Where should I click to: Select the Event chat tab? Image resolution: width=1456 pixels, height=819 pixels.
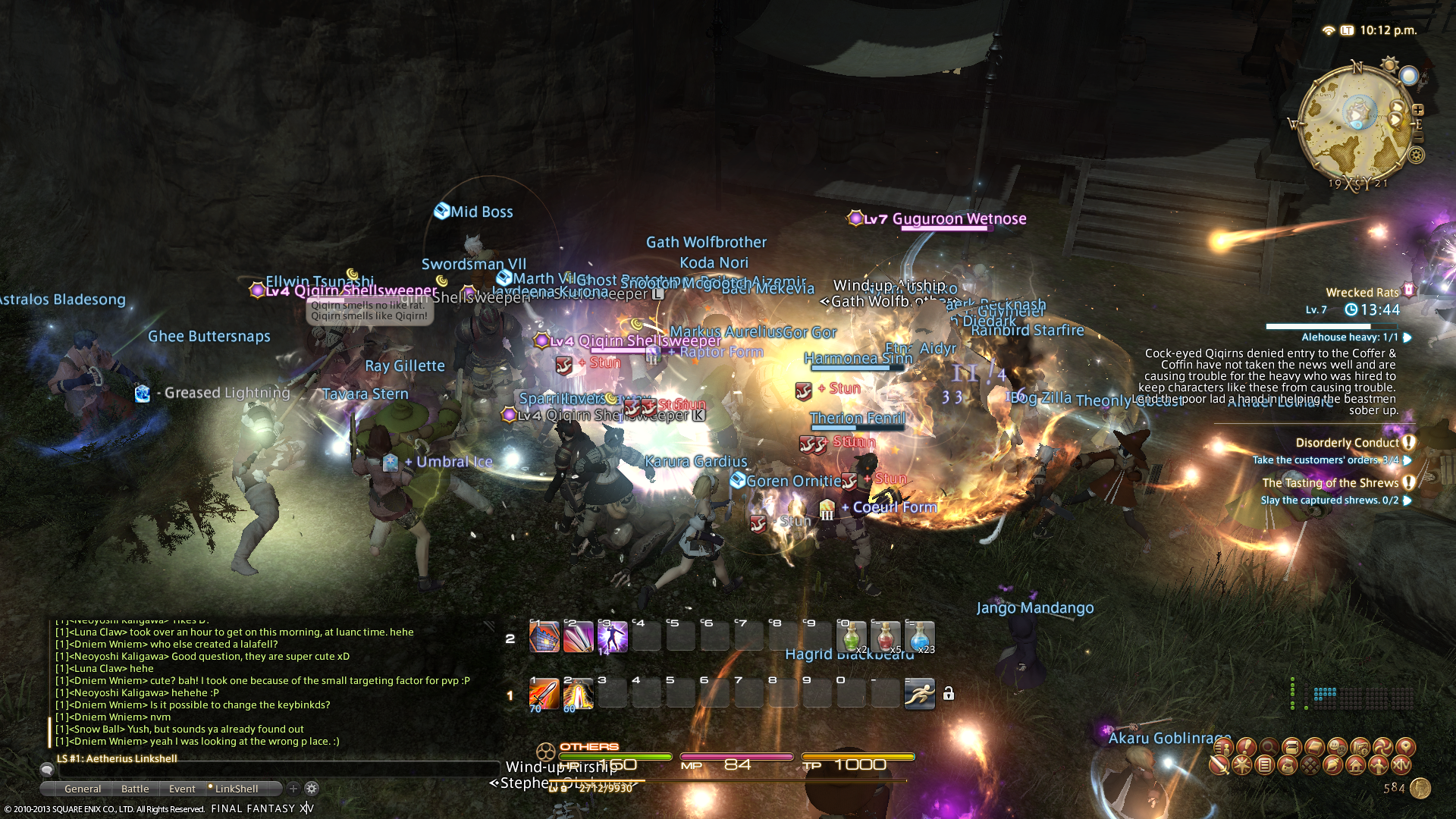tap(182, 789)
